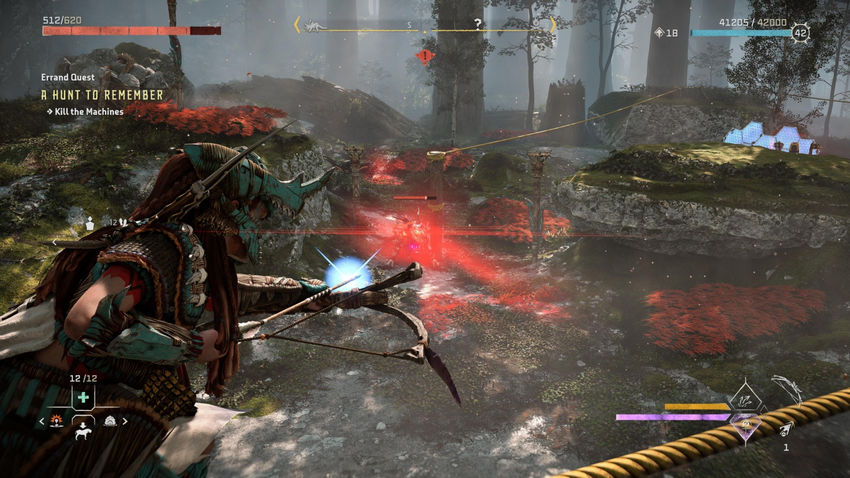
Task: Open the A Hunt to Remember quest tracker
Action: (102, 95)
